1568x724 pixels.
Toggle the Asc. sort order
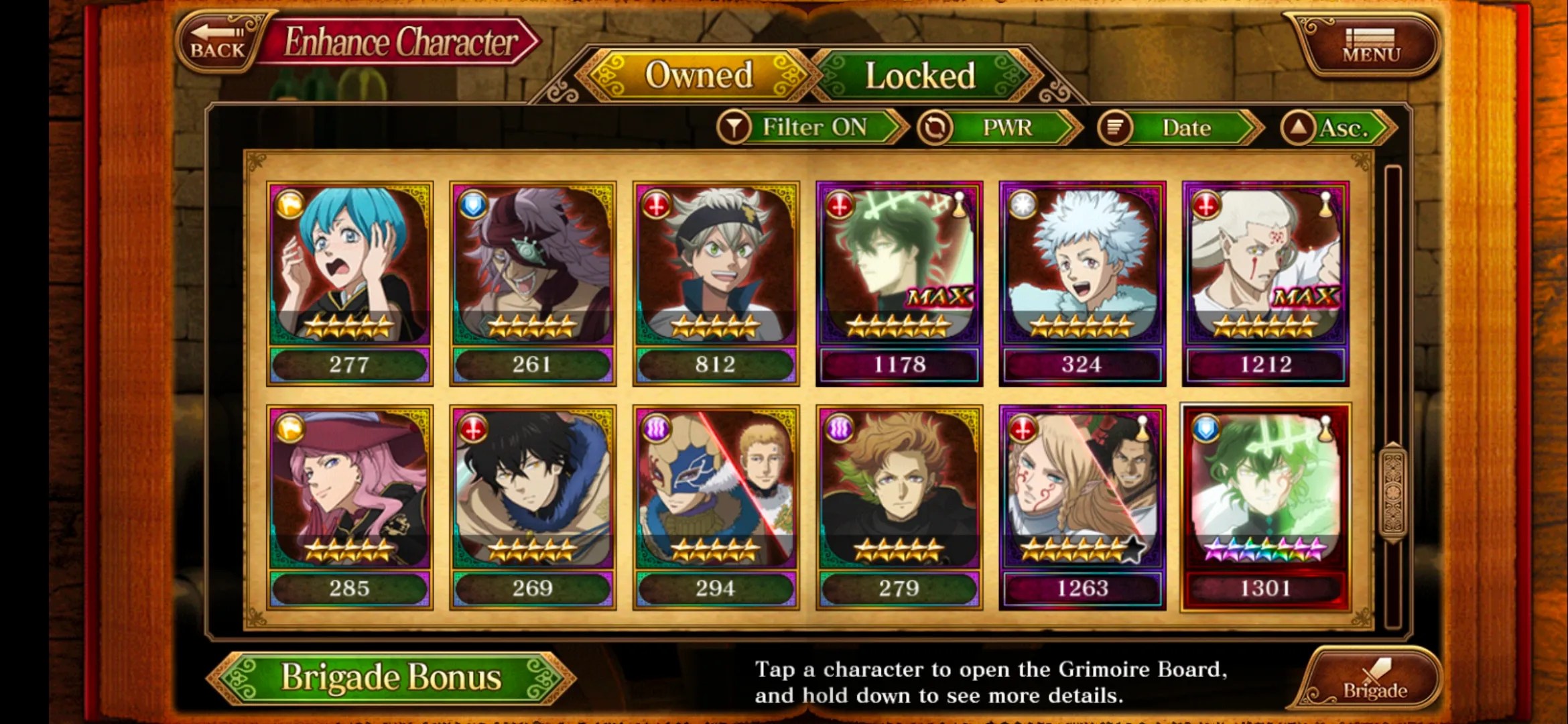(x=1337, y=127)
